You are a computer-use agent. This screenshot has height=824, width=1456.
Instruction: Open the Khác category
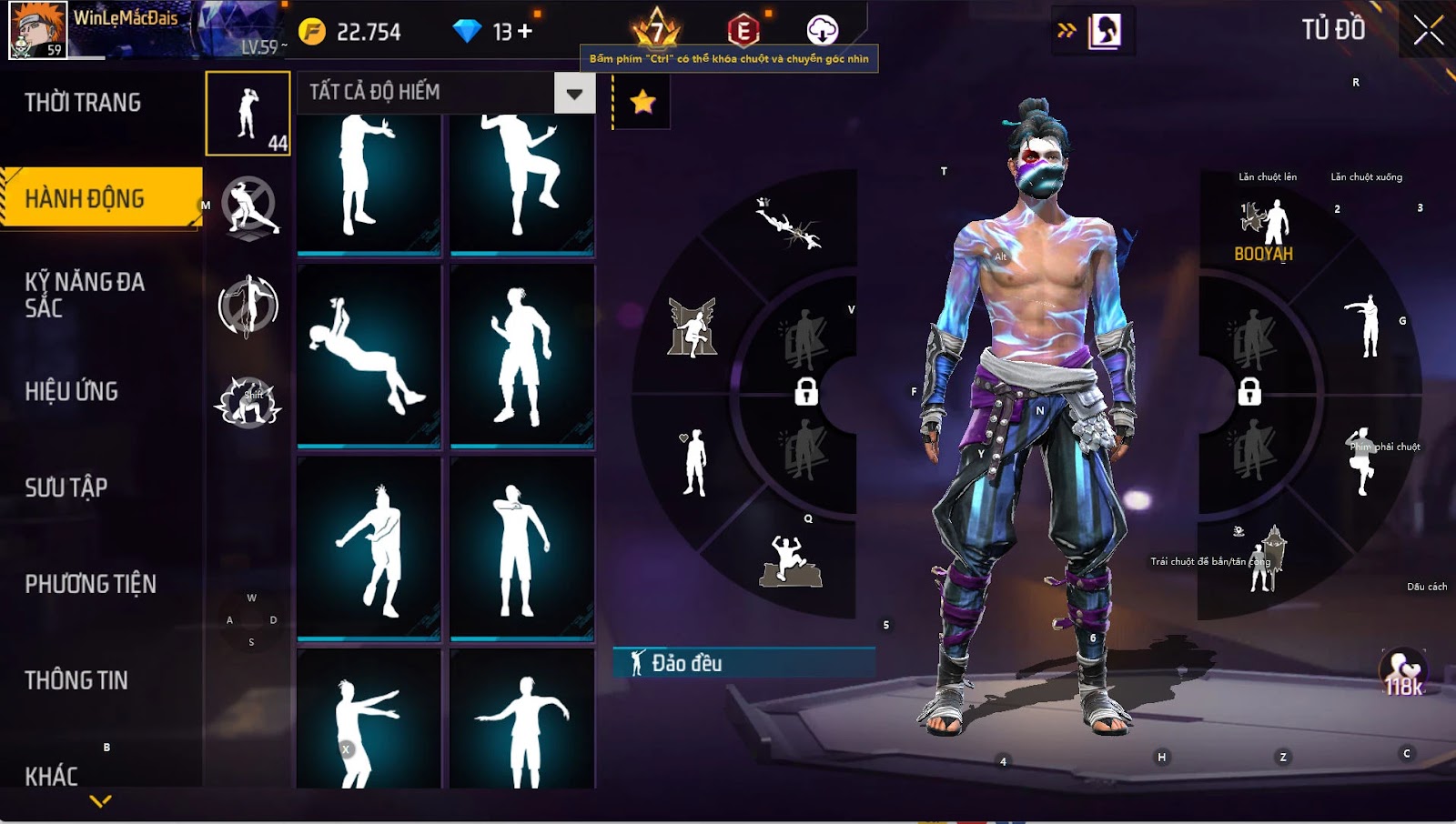52,776
